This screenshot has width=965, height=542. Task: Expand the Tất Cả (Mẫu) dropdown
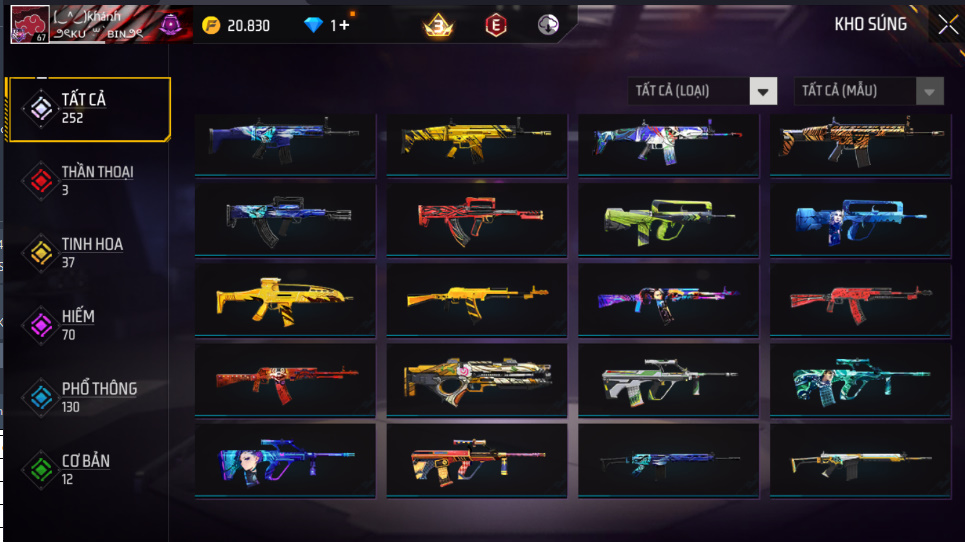(x=868, y=91)
